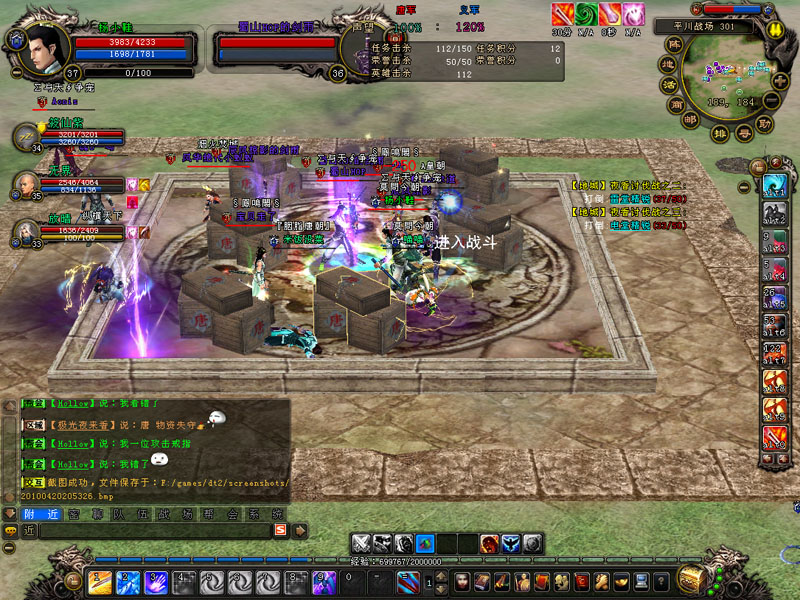Image resolution: width=800 pixels, height=600 pixels.
Task: Open the 助 help button near the minimap
Action: click(764, 124)
